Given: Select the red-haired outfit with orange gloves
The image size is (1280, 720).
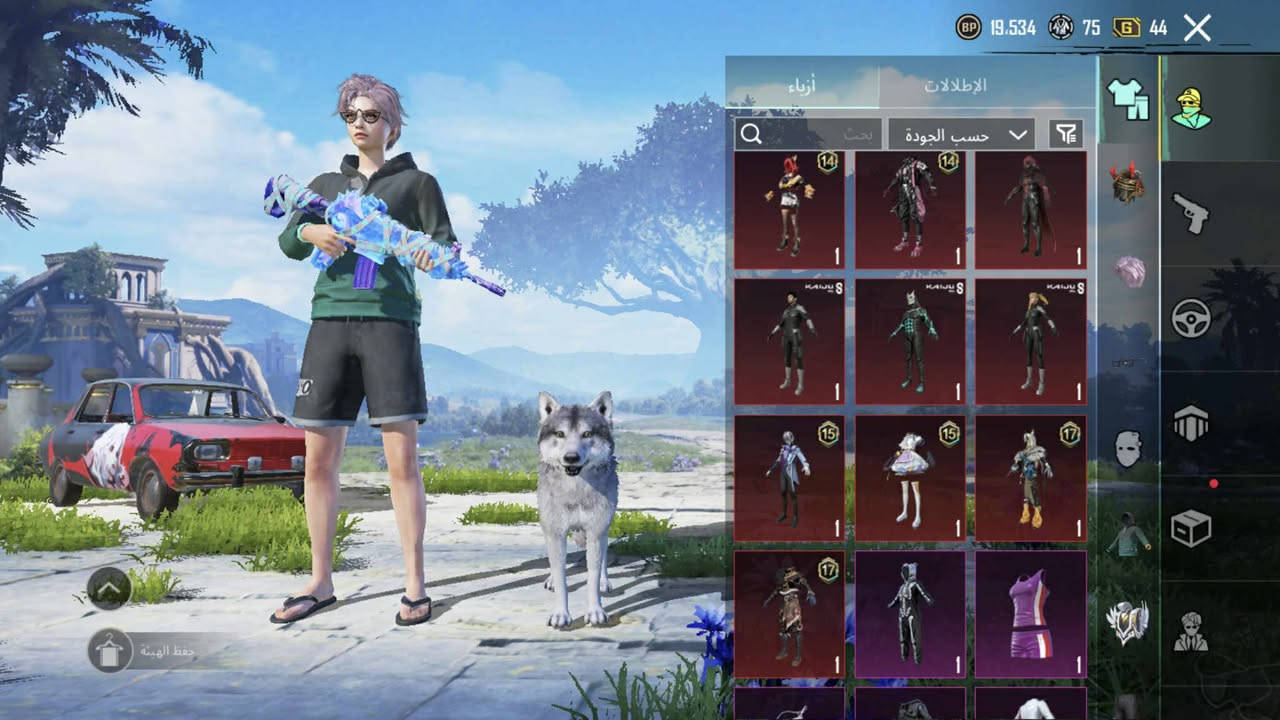Looking at the screenshot, I should coord(789,210).
